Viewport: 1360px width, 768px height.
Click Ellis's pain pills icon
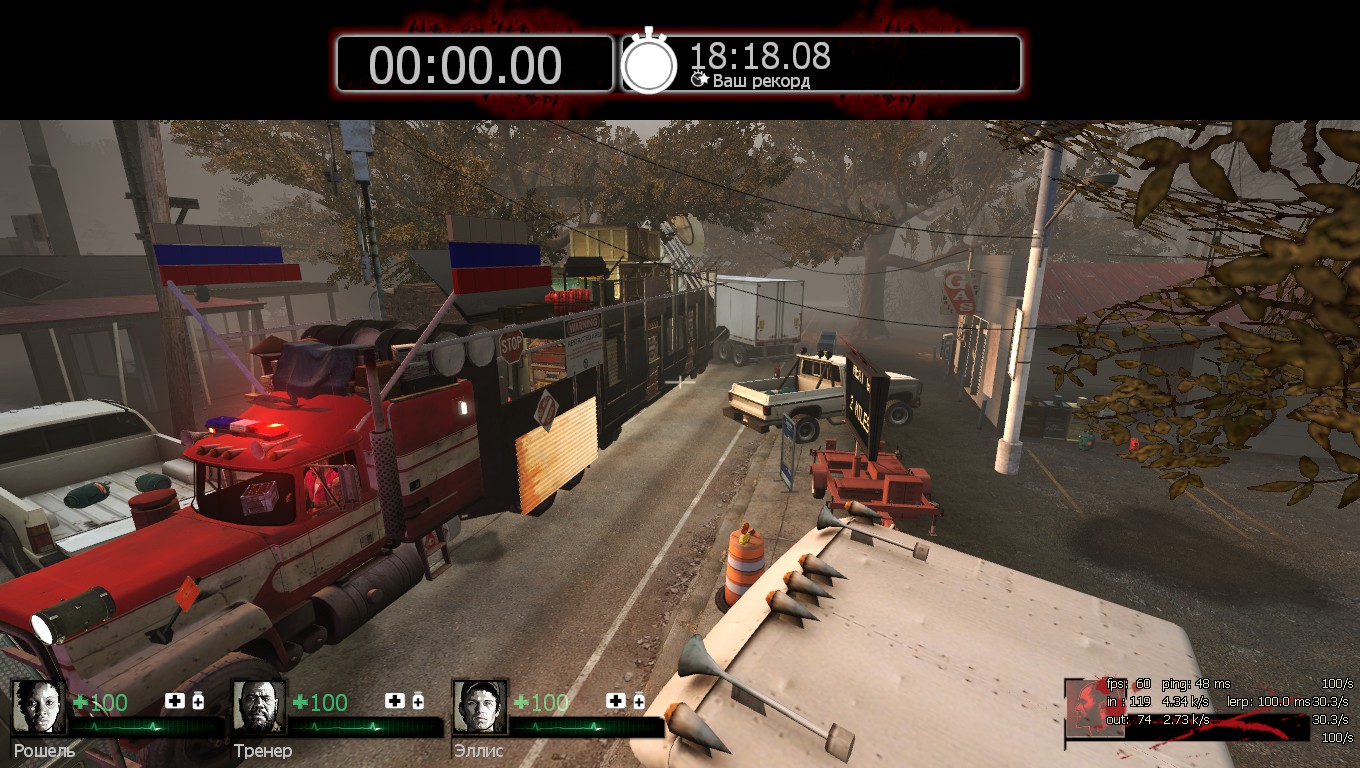tap(638, 701)
